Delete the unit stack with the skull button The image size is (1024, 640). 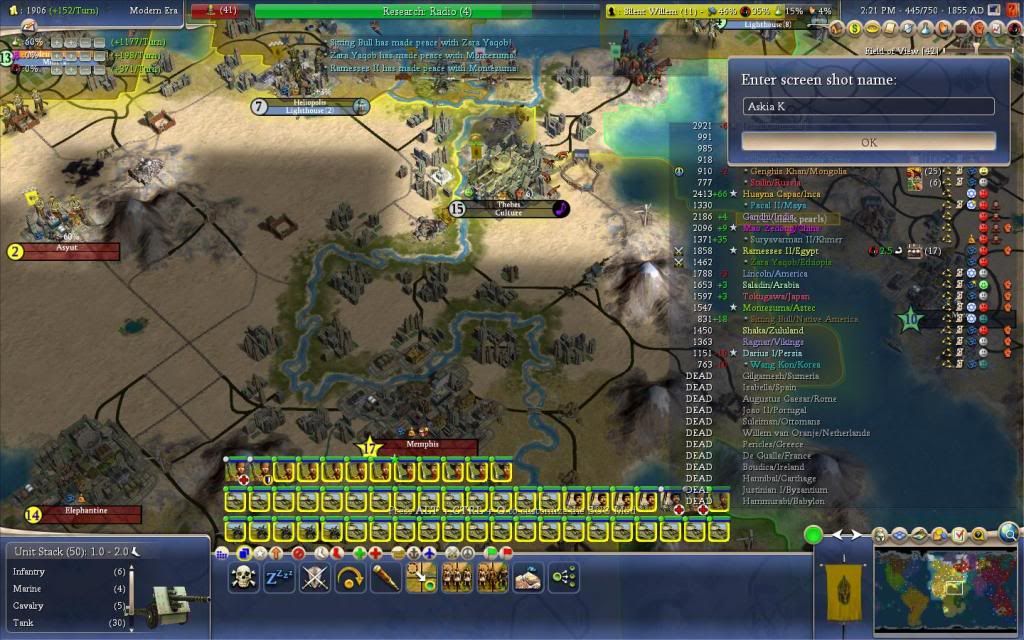[x=243, y=577]
